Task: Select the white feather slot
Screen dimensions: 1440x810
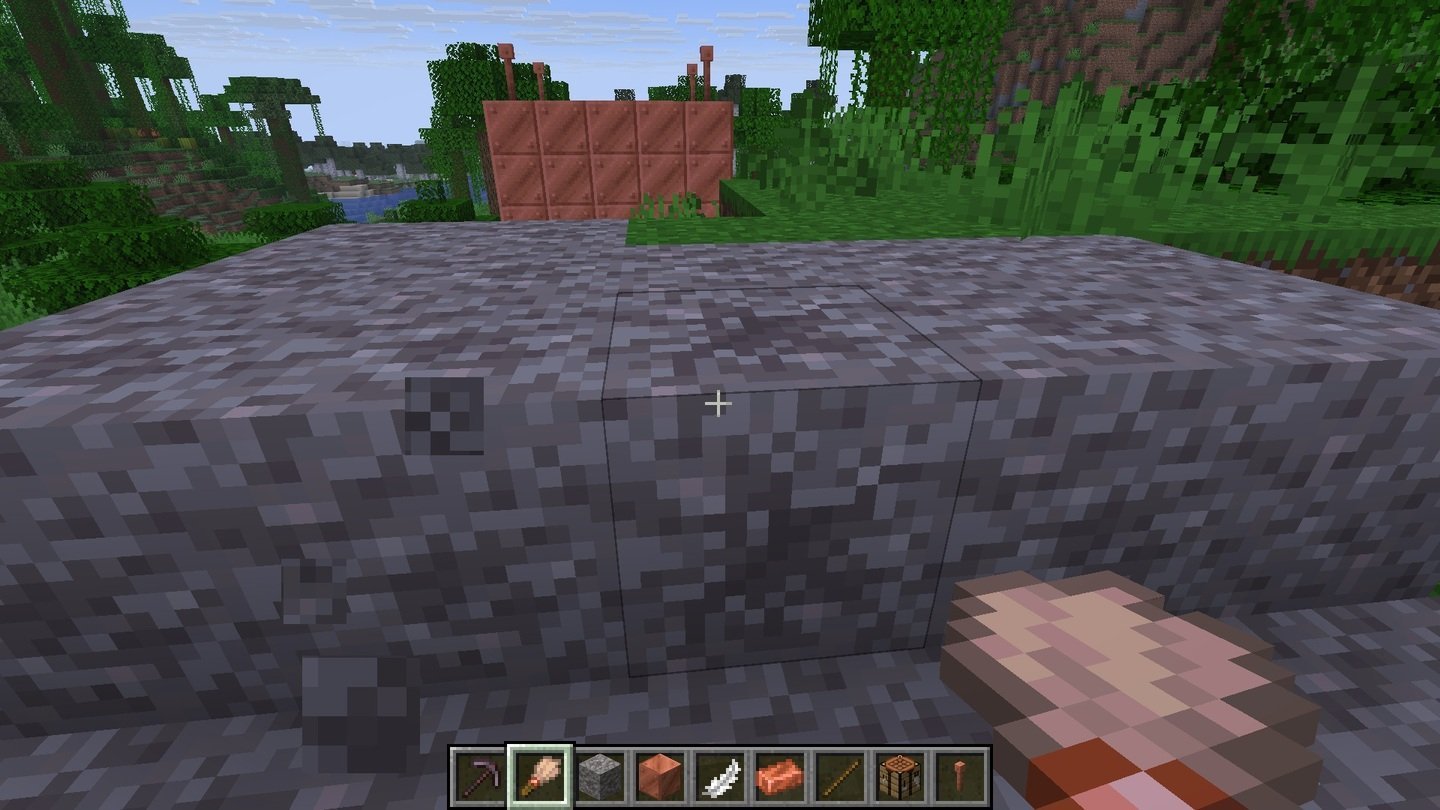Action: coord(720,775)
